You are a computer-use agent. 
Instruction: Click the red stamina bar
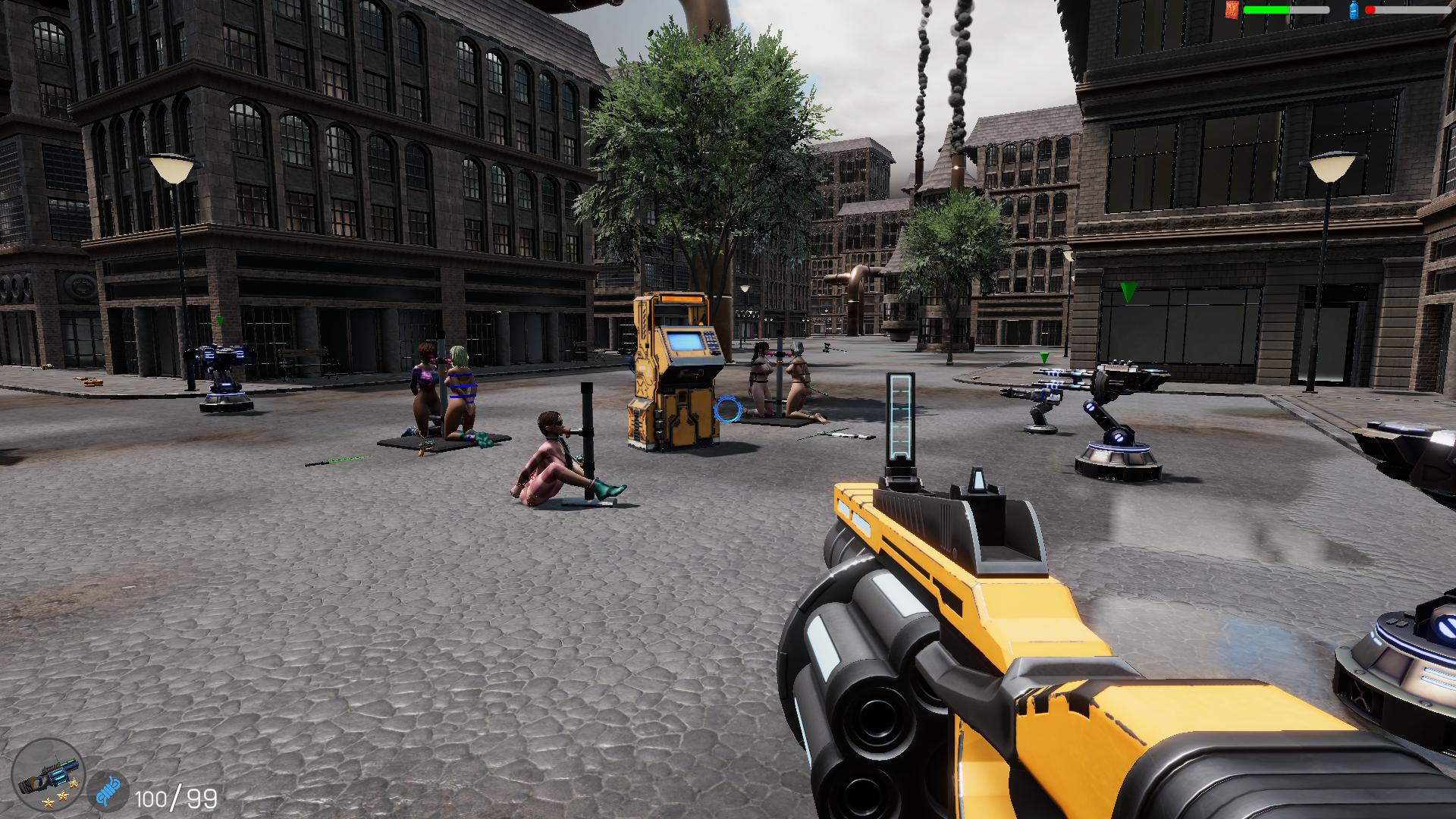pos(1373,10)
